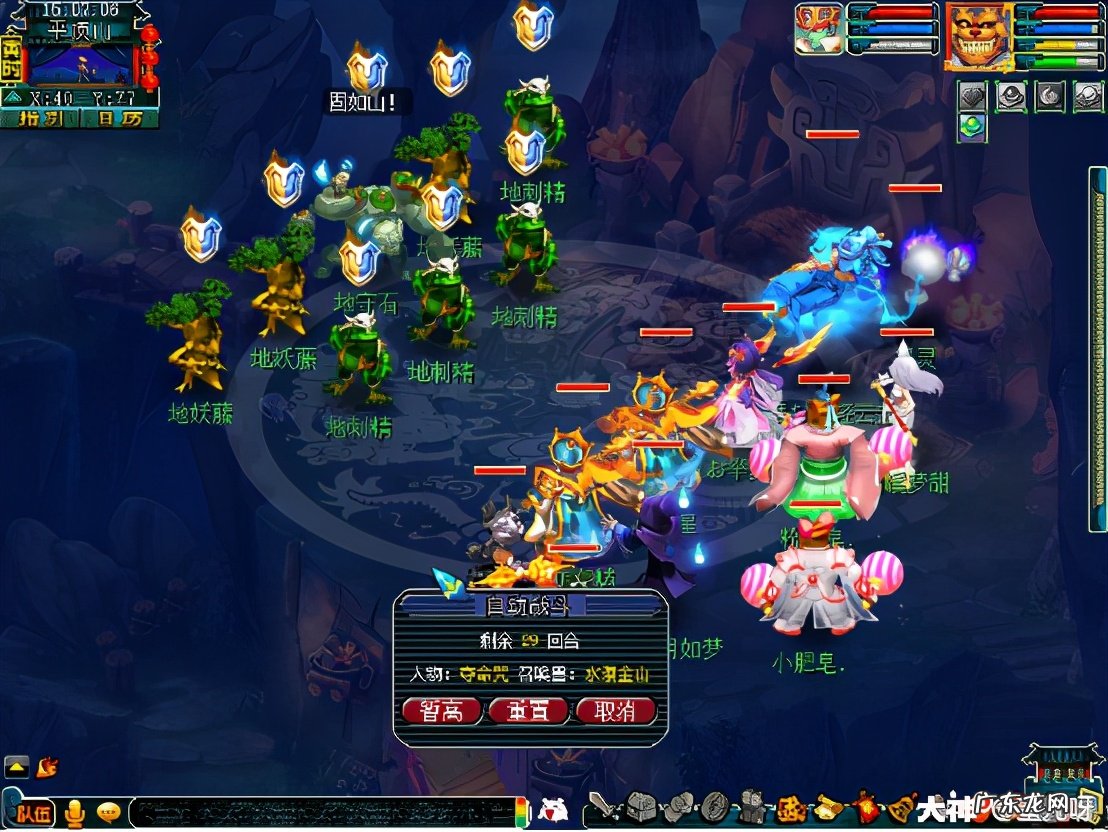Click the 重置 button in auto-battle panel
The width and height of the screenshot is (1108, 832).
click(x=528, y=711)
